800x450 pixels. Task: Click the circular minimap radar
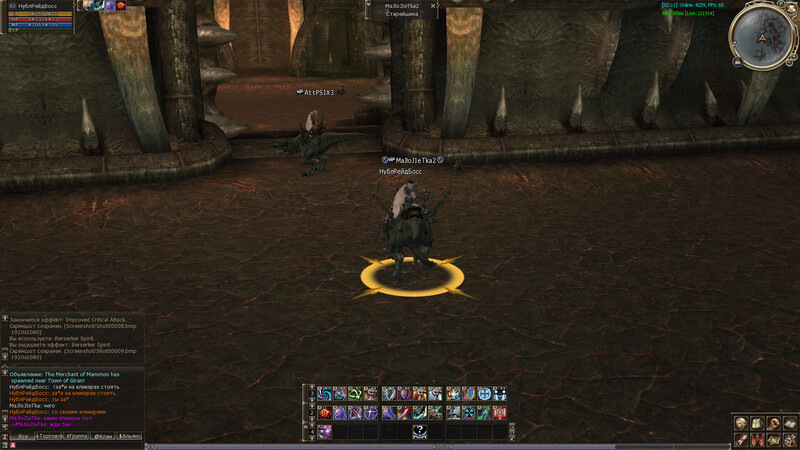coord(763,36)
